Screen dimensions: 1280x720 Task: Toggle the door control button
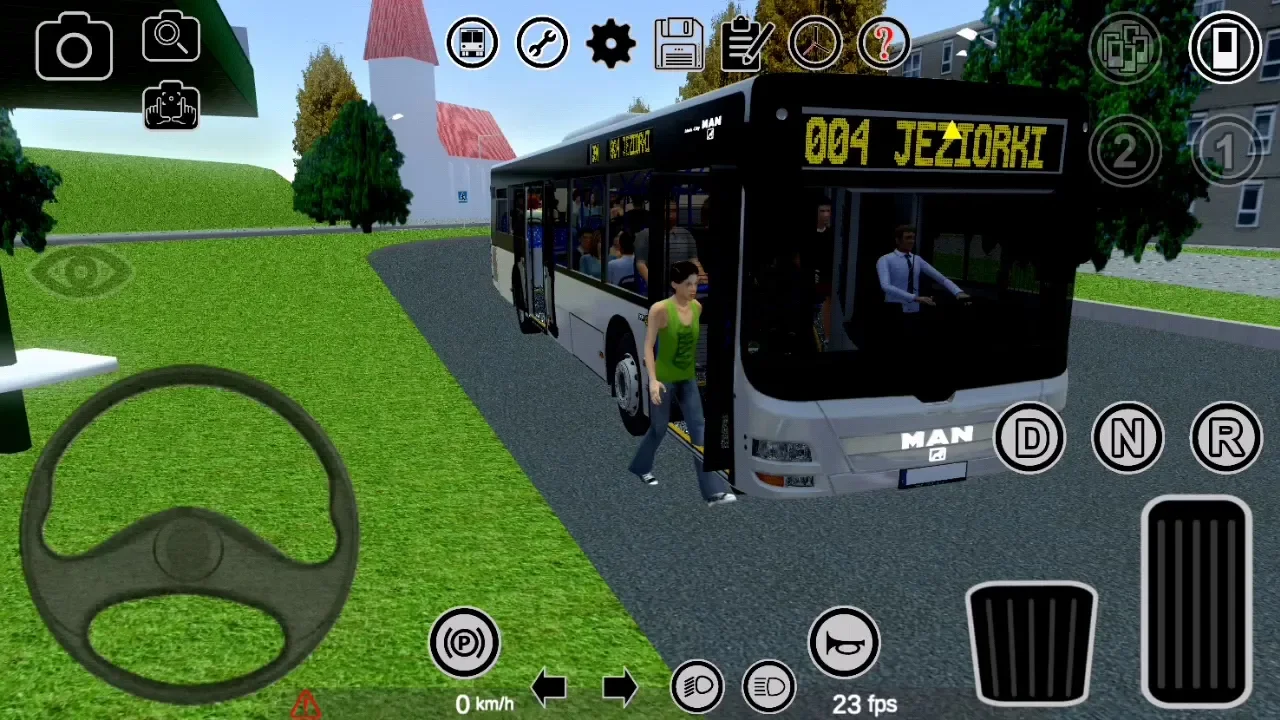[1225, 47]
